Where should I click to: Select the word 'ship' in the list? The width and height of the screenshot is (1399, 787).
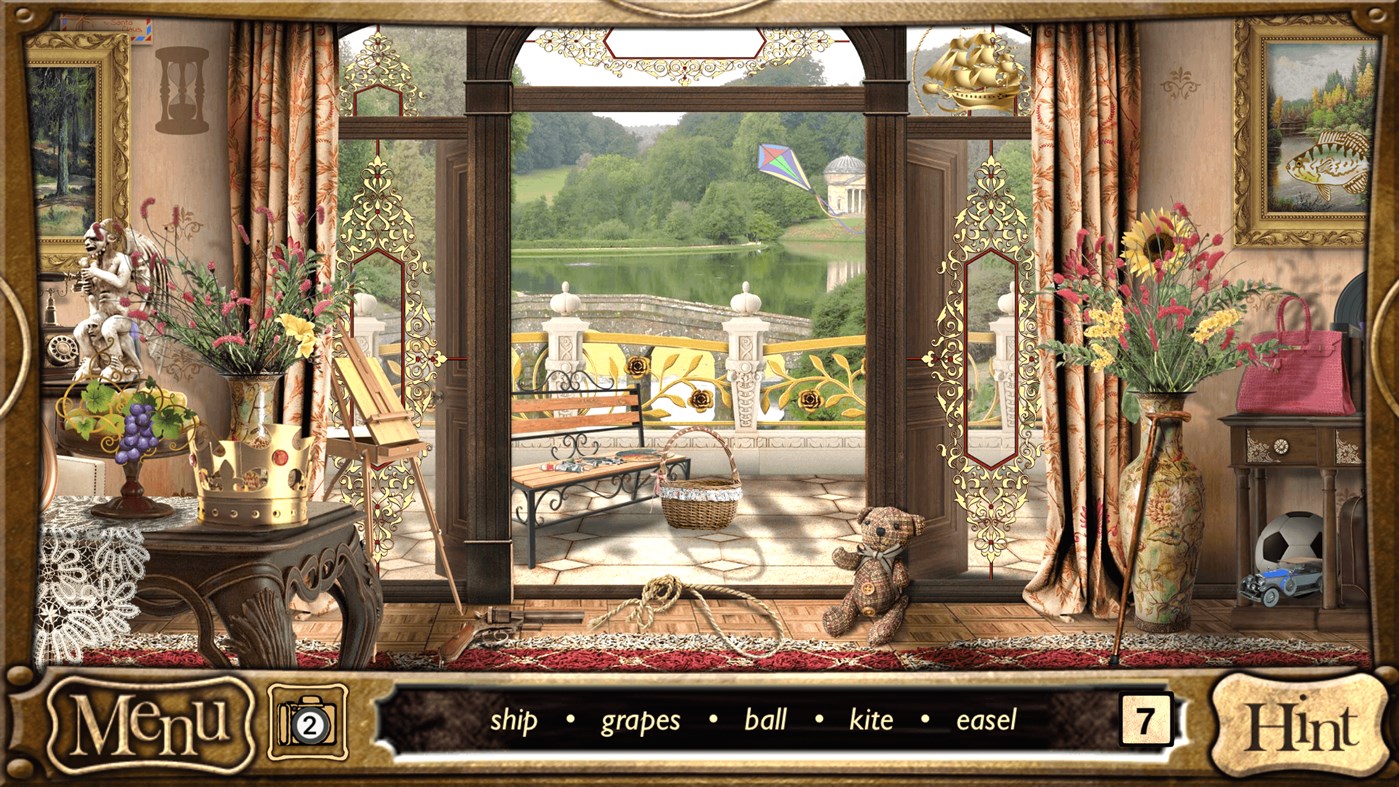click(514, 720)
